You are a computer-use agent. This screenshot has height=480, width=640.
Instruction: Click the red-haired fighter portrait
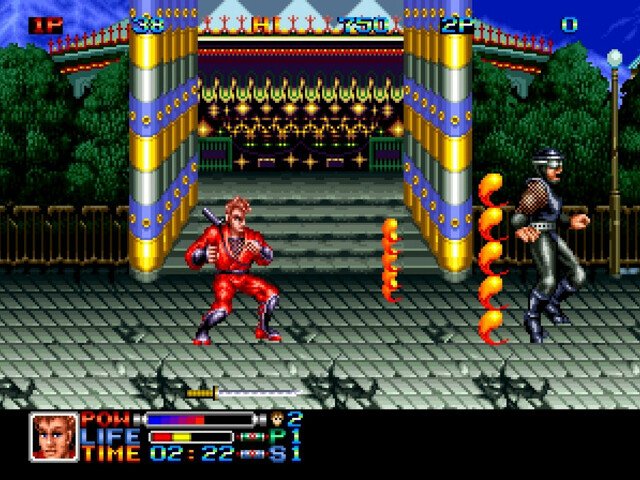(53, 436)
